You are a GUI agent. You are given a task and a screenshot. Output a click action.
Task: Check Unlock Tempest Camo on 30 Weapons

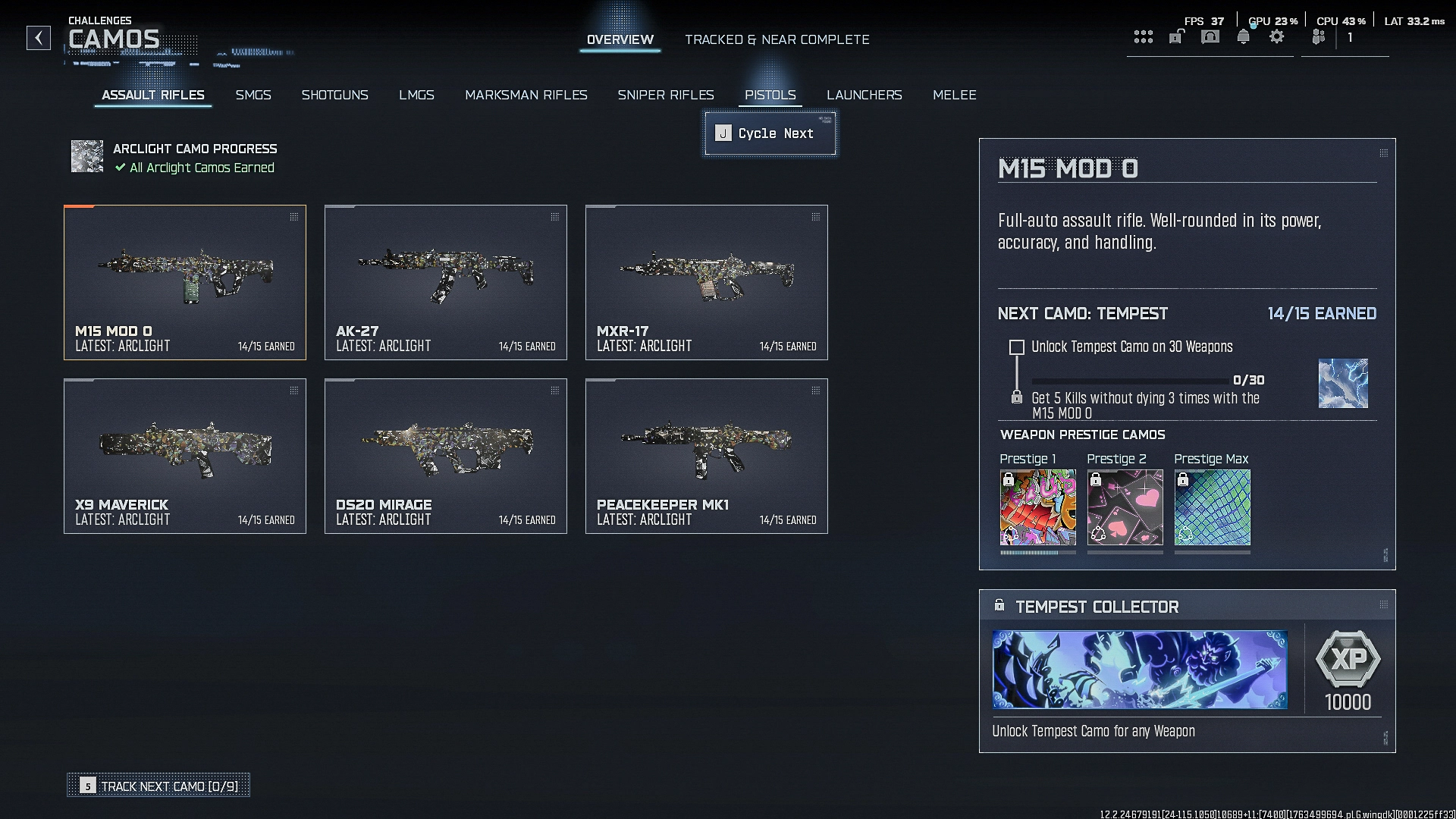click(1016, 347)
